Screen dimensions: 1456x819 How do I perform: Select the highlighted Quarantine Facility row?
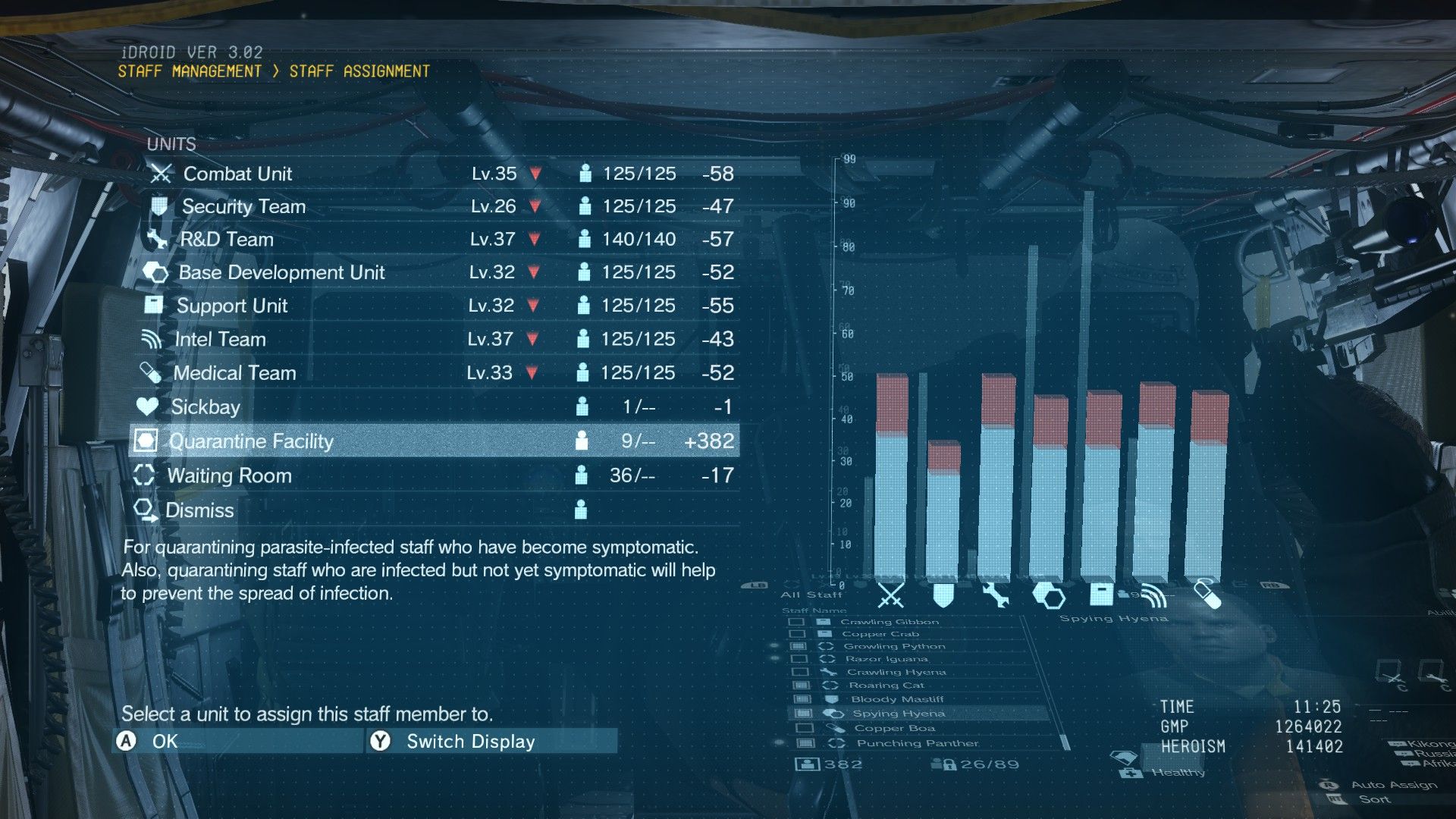[251, 441]
